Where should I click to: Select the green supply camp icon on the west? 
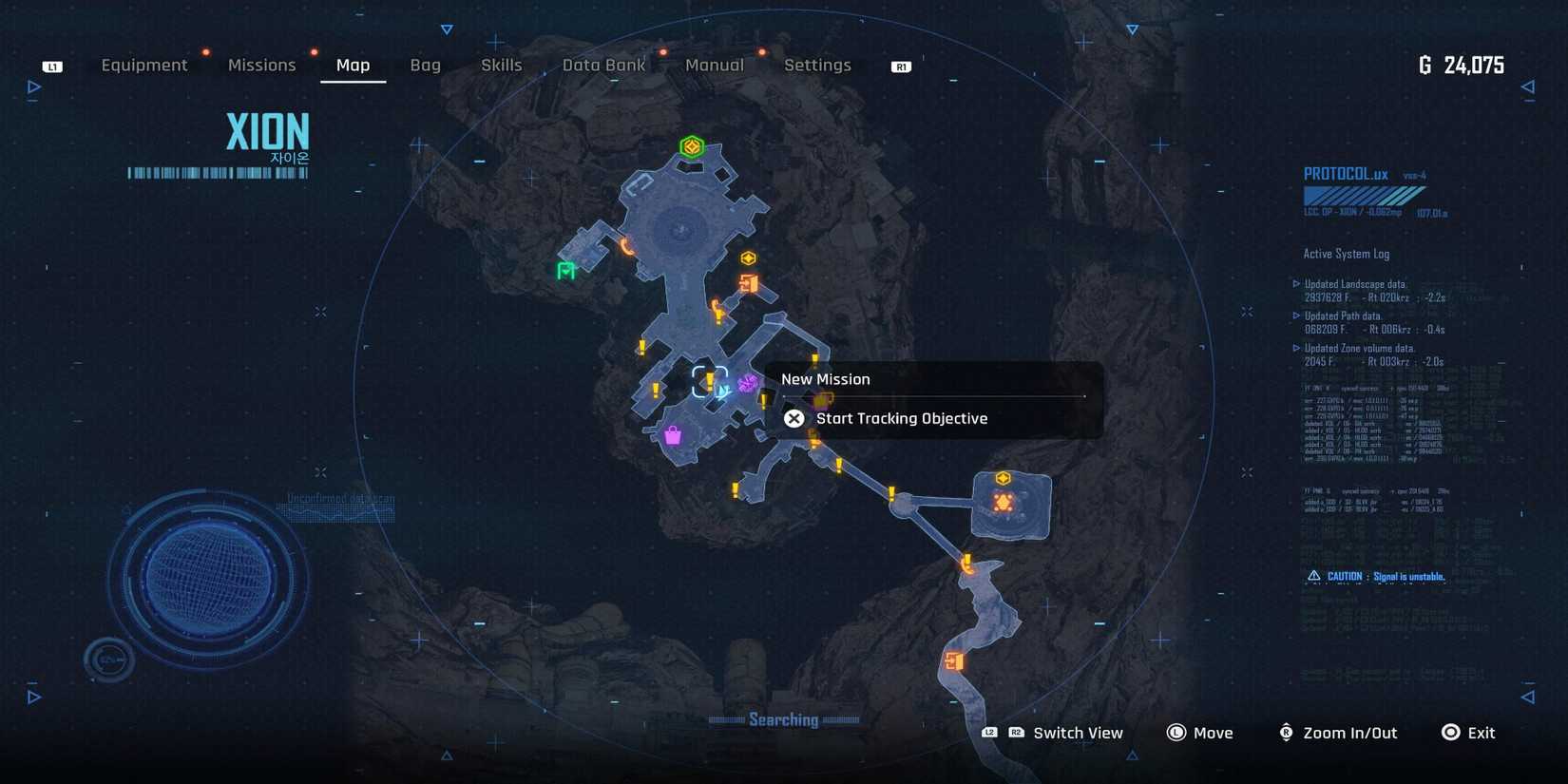tap(564, 272)
